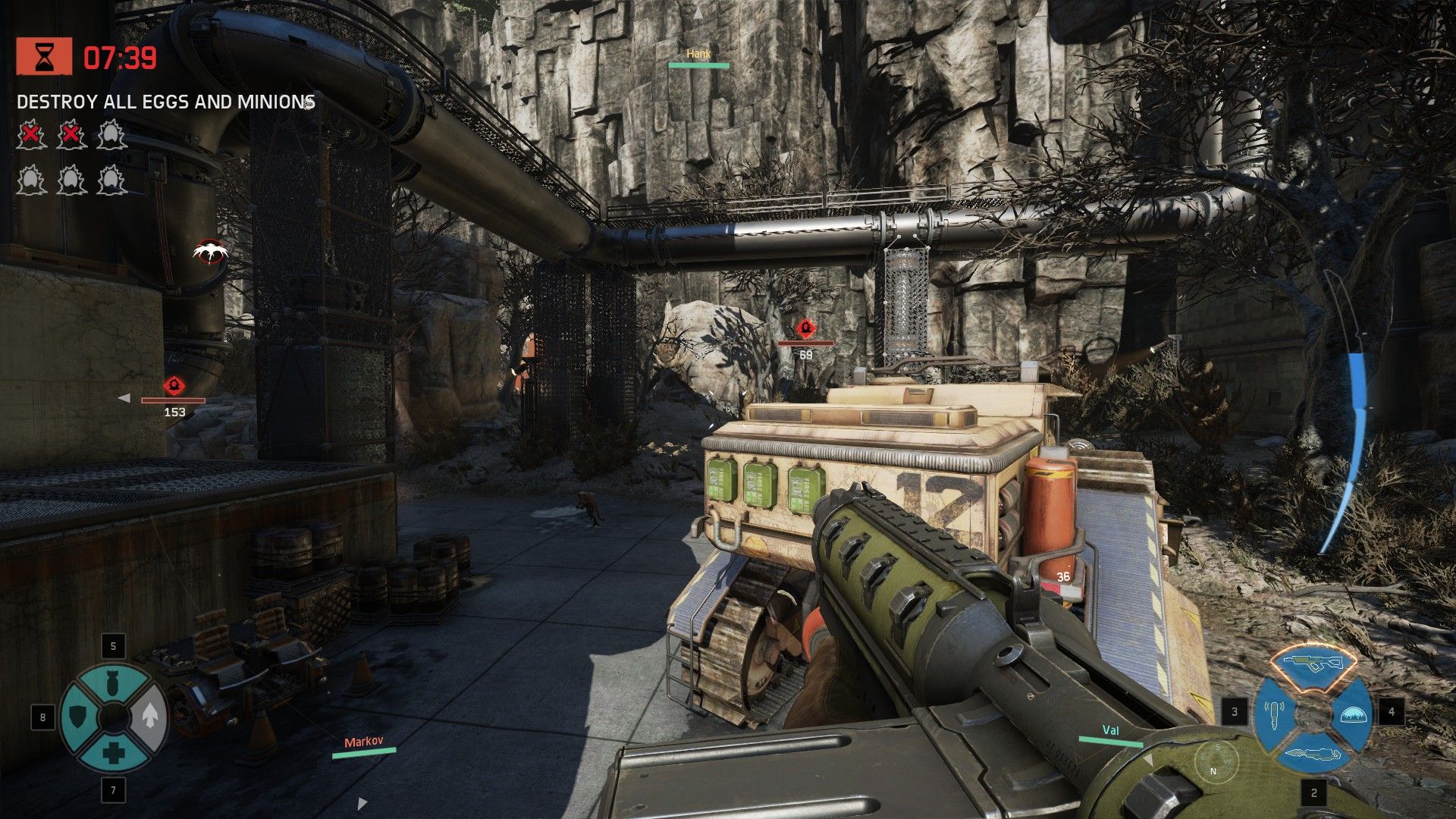Viewport: 1456px width, 819px height.
Task: Click Markov's nameplate near the bottom
Action: coord(362,743)
